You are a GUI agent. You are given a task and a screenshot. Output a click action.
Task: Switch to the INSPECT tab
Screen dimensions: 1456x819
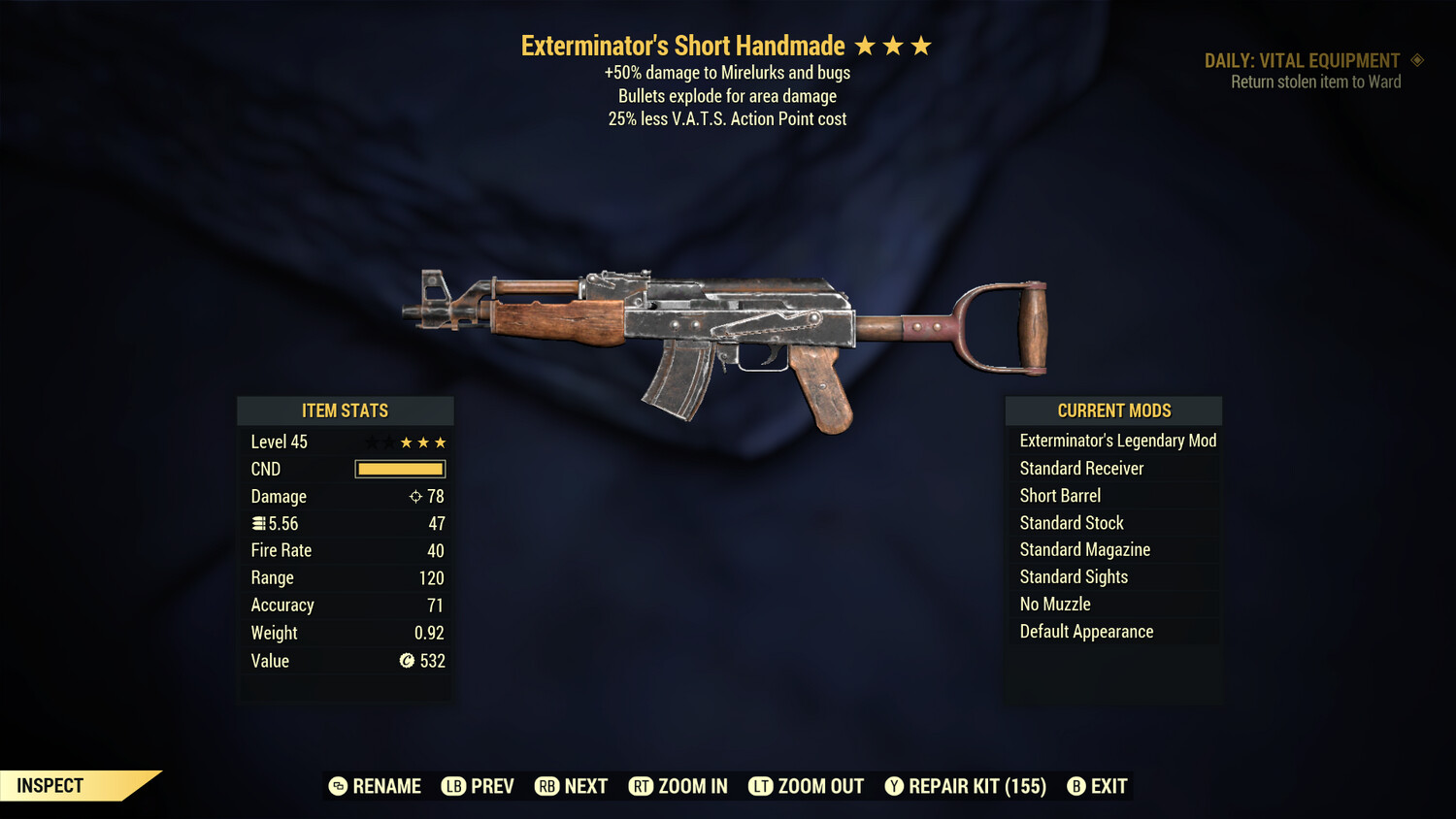click(49, 785)
